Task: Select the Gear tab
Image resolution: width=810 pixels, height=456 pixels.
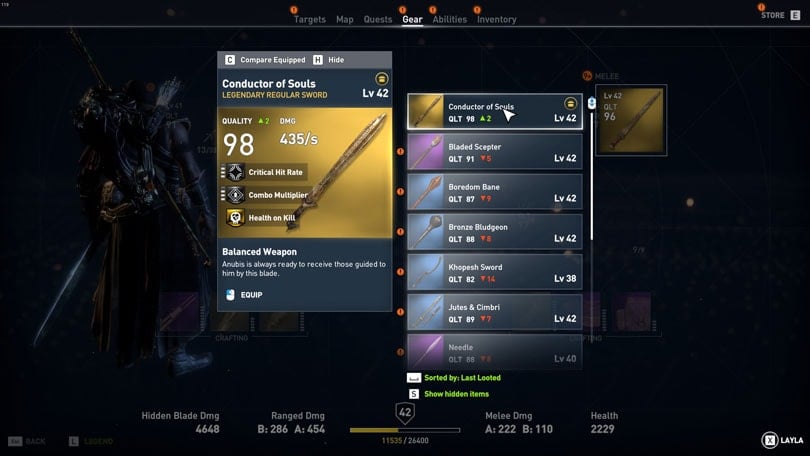Action: pos(412,19)
